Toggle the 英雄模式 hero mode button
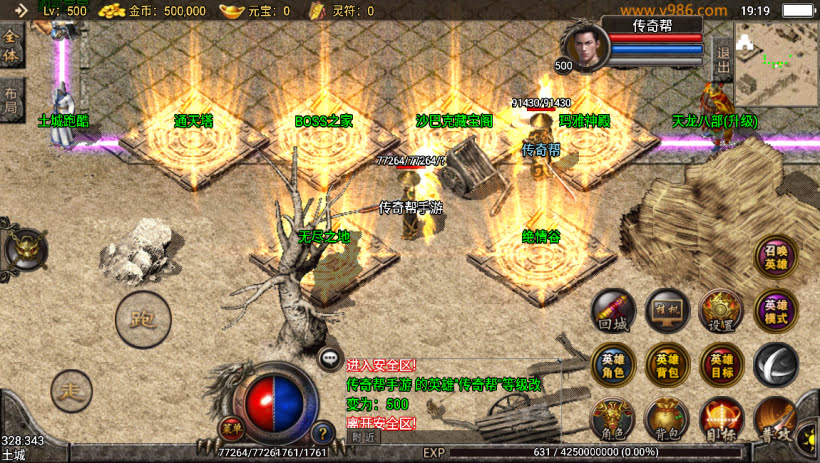This screenshot has width=820, height=463. pos(776,311)
